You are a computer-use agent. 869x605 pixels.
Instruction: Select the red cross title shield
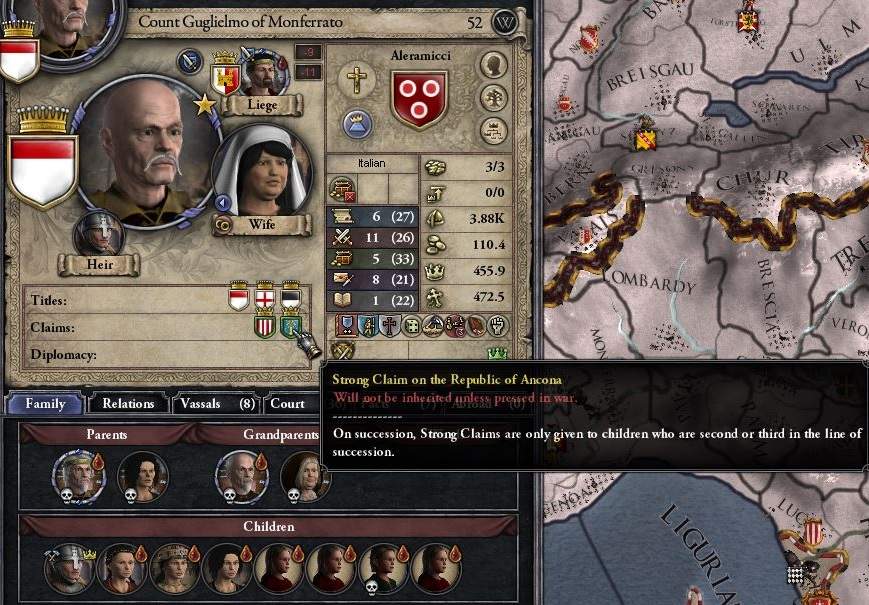[x=265, y=297]
